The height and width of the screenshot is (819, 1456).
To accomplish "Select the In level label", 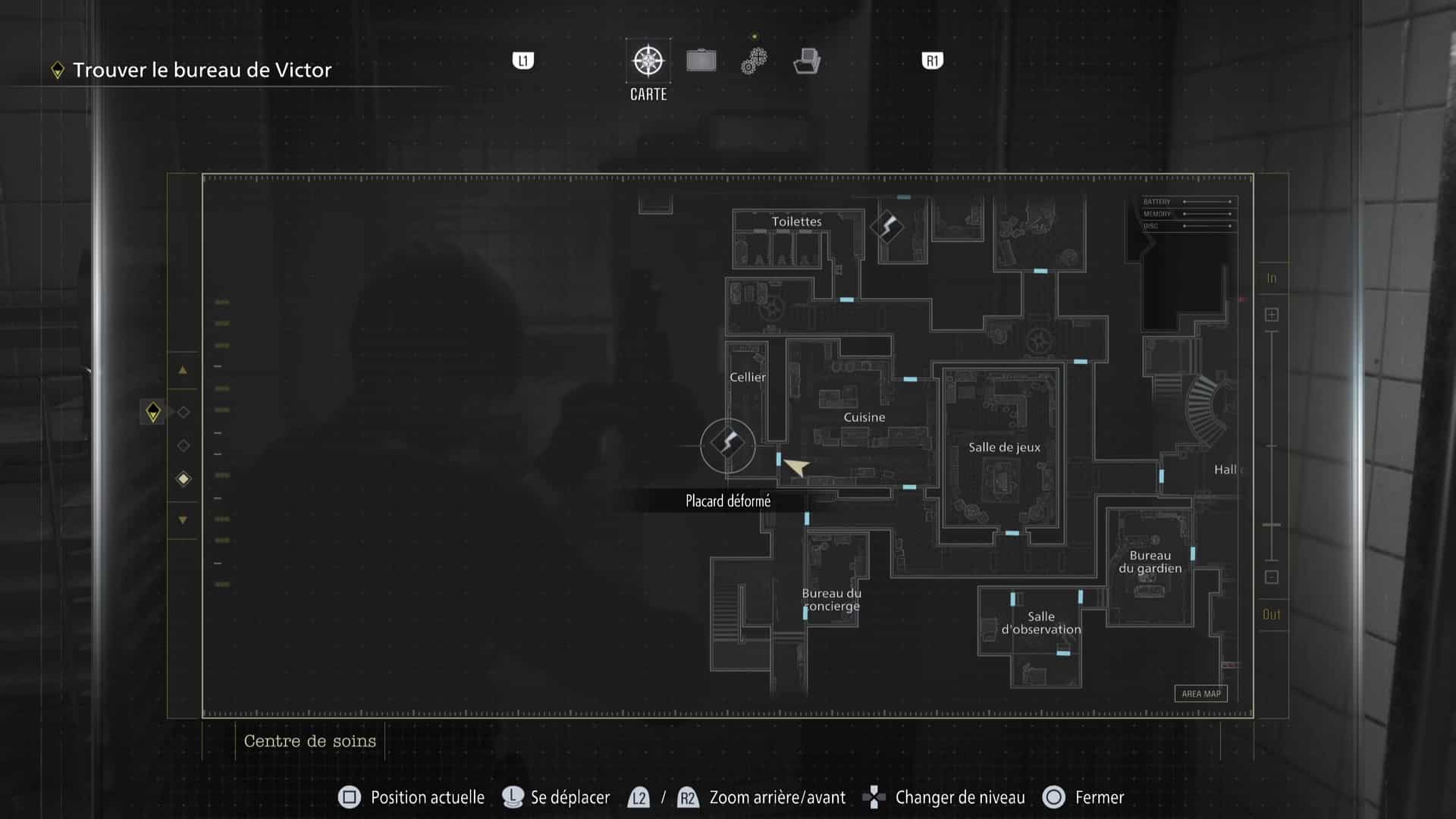I will [1272, 278].
